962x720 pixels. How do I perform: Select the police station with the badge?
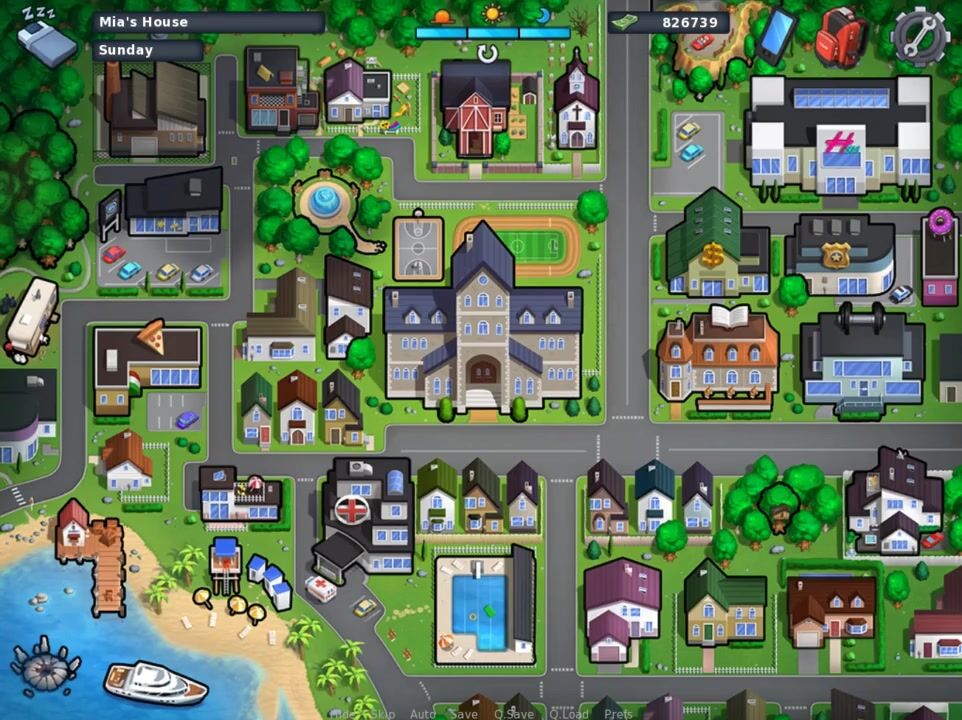(840, 255)
